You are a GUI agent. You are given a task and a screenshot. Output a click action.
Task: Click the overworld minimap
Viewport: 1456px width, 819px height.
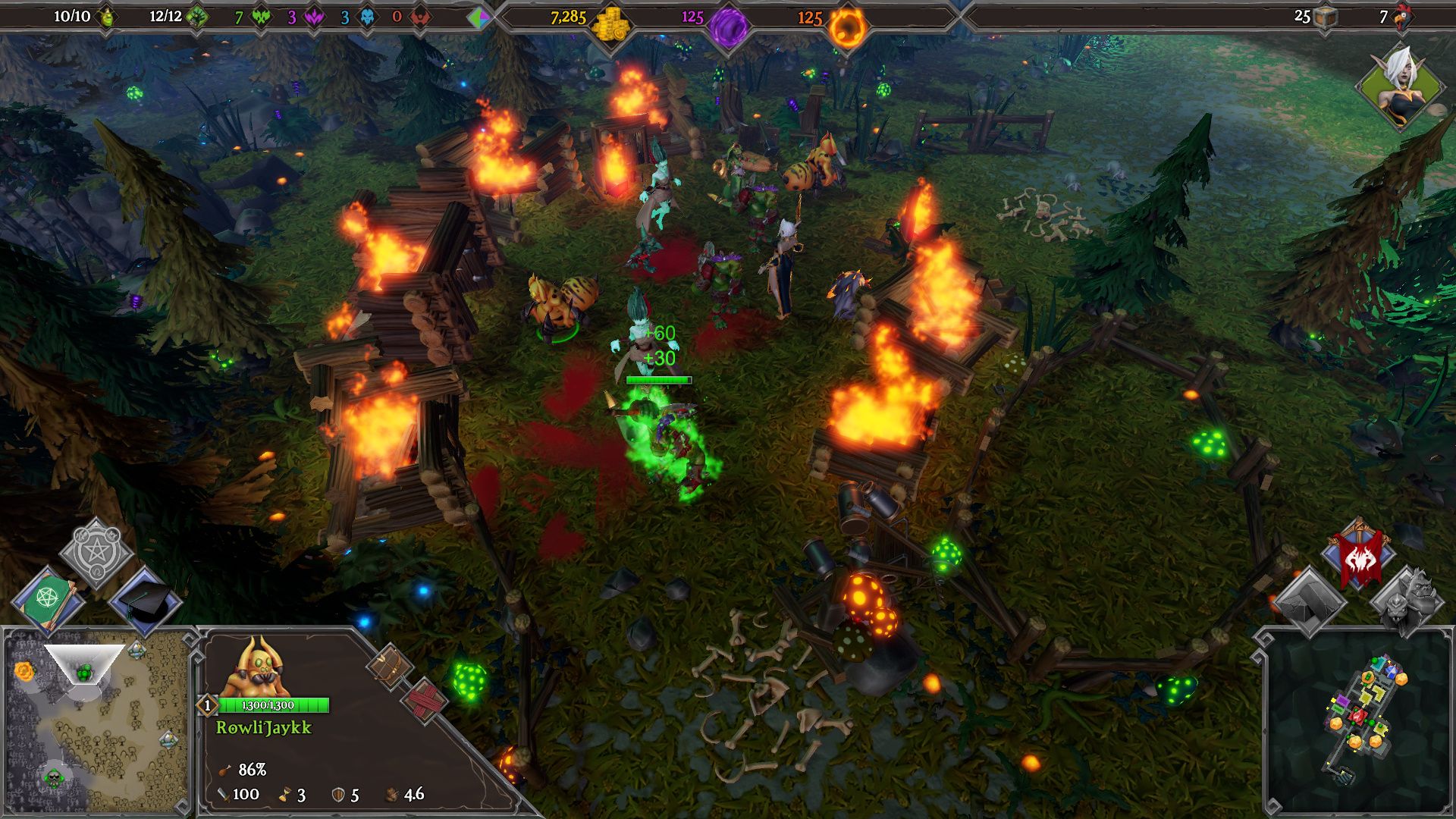pos(96,721)
